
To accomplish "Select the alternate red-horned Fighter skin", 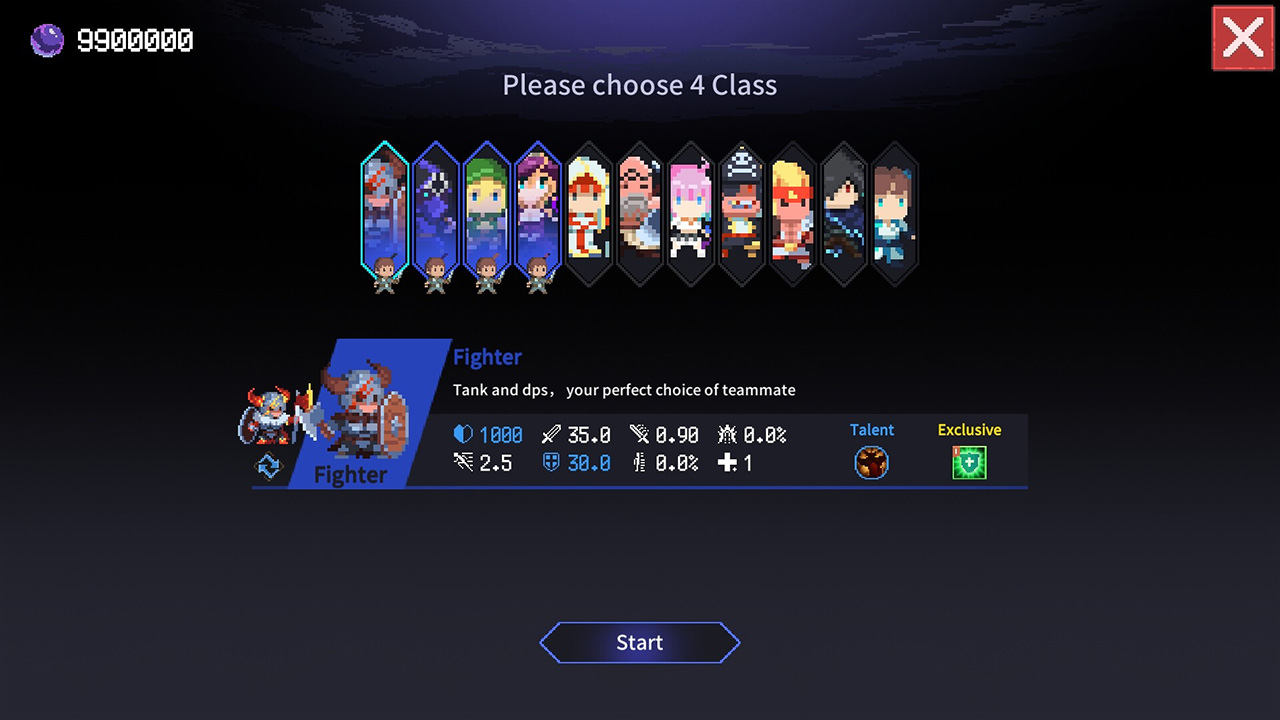I will click(268, 415).
